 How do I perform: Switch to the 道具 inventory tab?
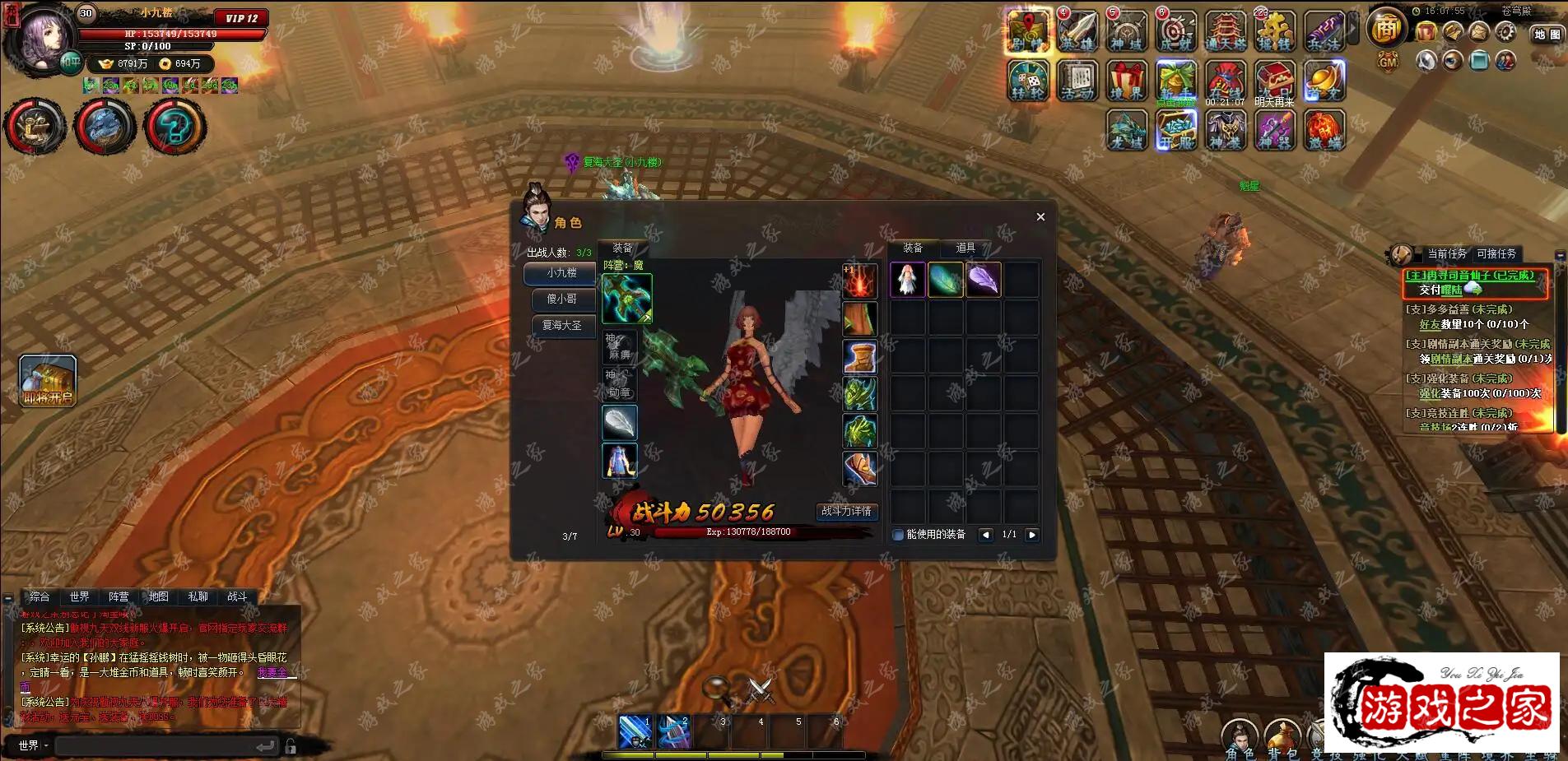[965, 248]
